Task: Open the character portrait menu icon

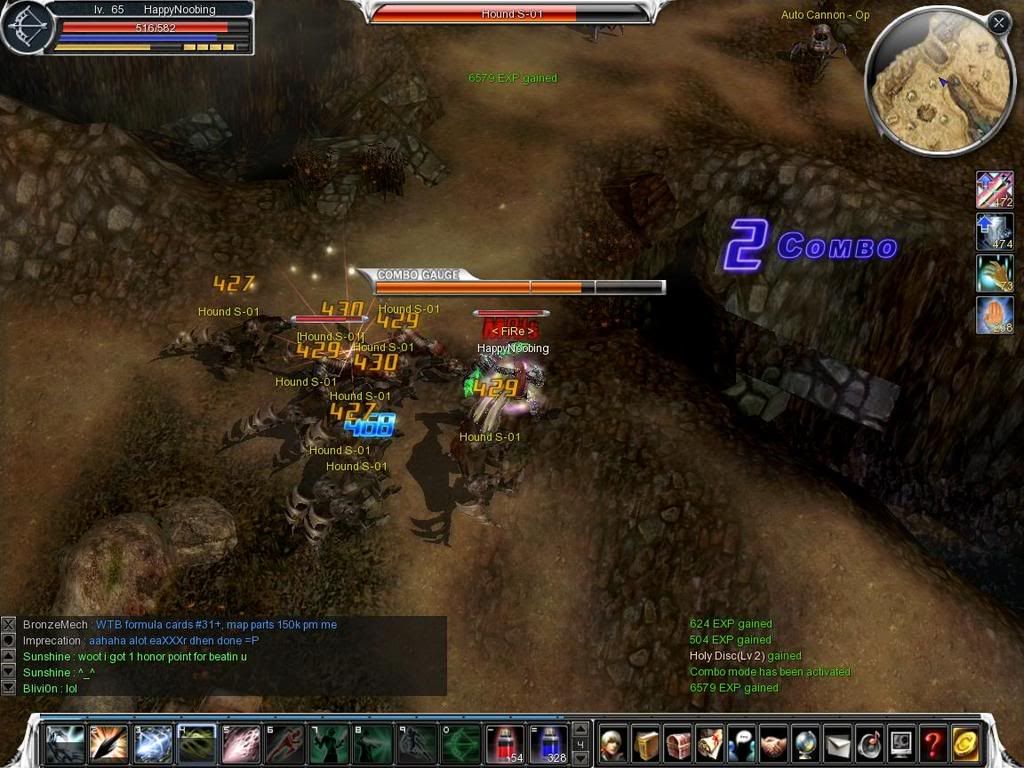Action: tap(614, 744)
